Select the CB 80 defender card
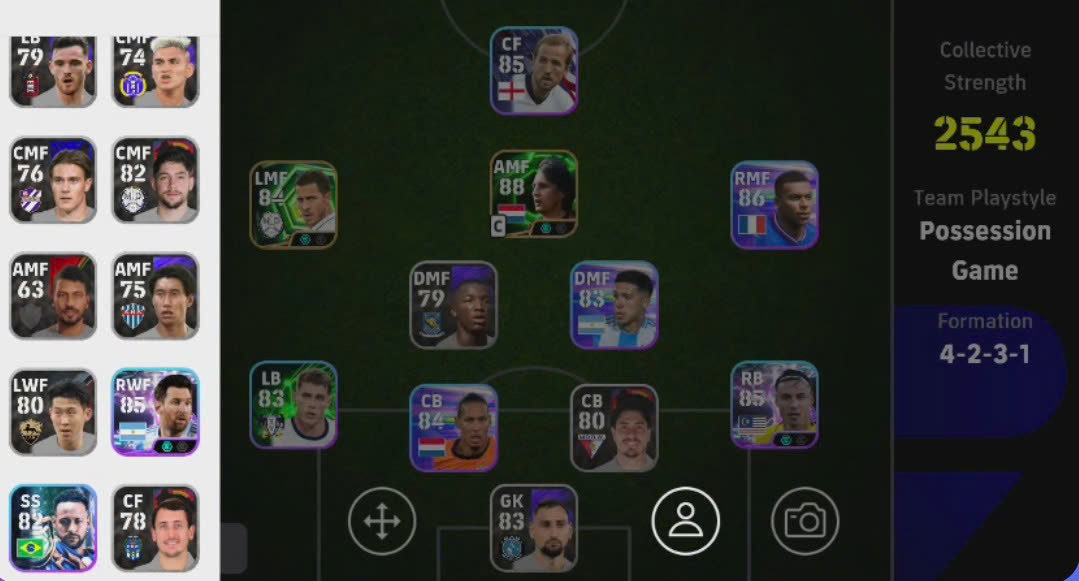 tap(614, 427)
